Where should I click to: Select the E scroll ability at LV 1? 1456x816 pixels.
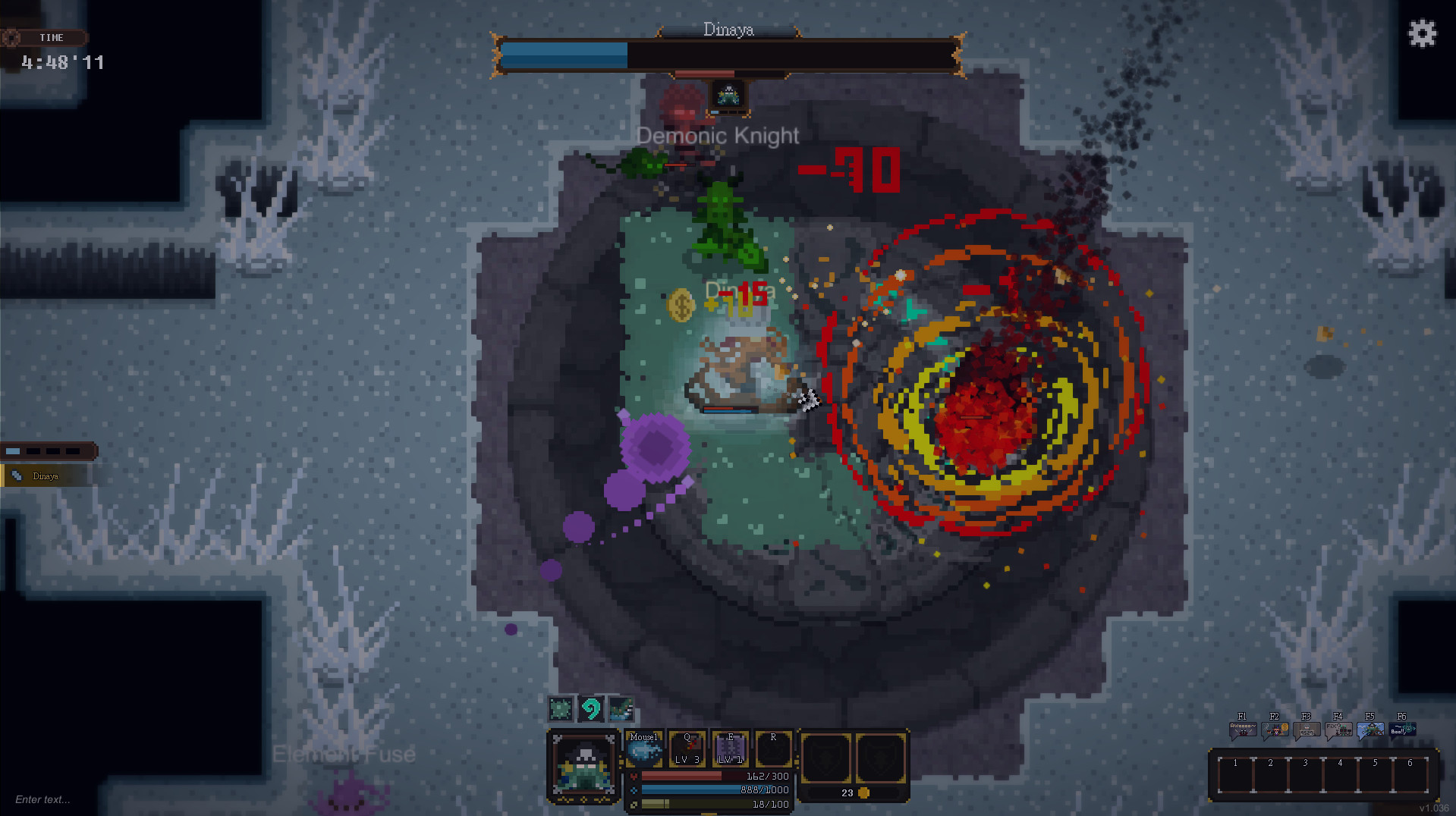(x=731, y=748)
